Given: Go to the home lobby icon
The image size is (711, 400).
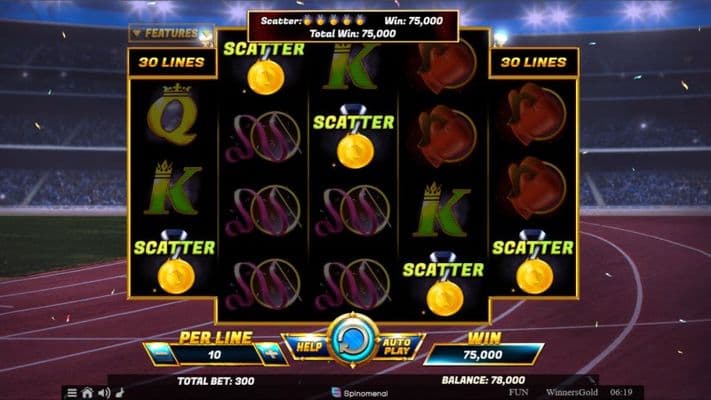Looking at the screenshot, I should 88,392.
